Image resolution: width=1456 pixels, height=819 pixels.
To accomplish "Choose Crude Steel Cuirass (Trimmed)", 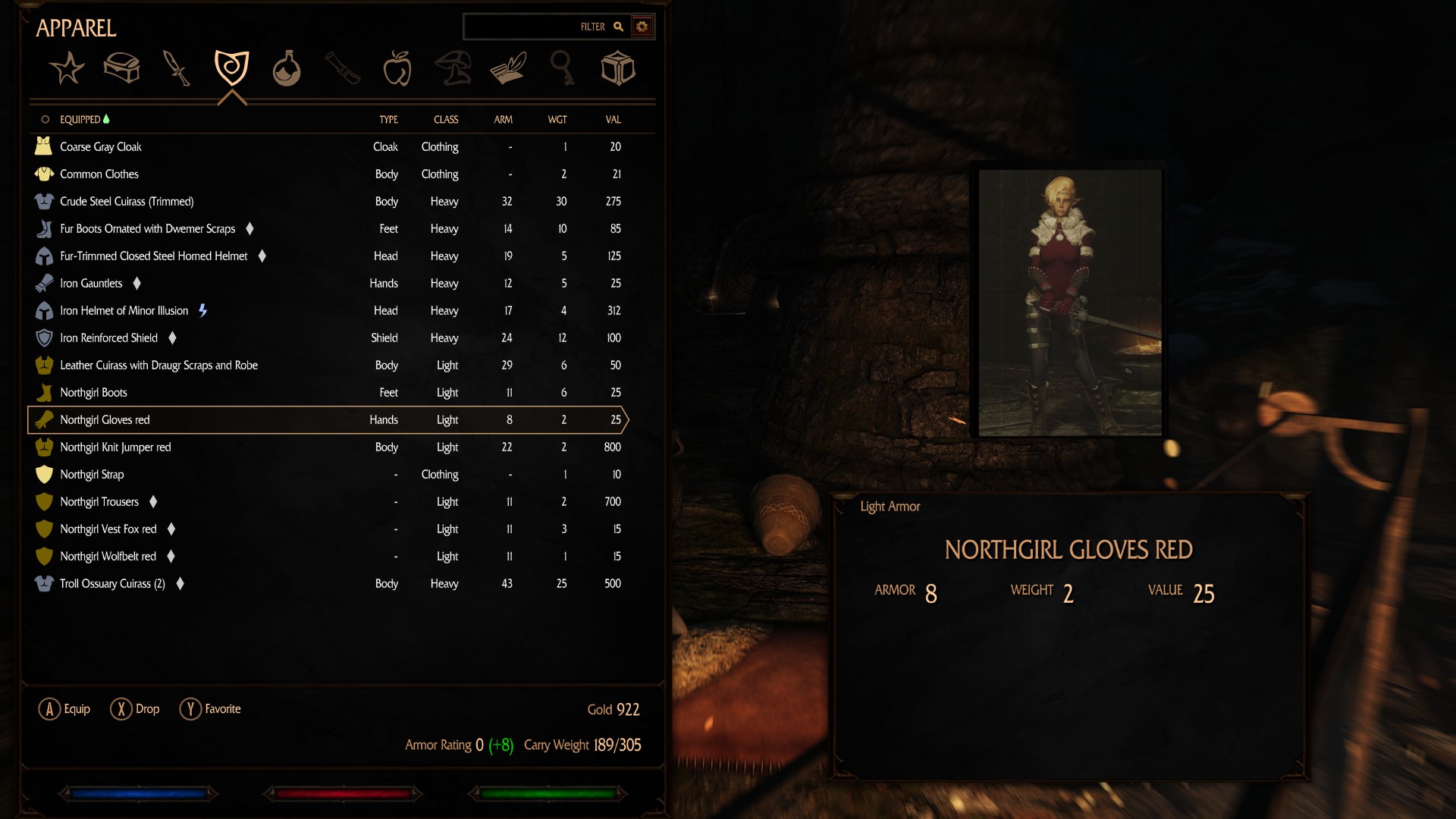I will tap(127, 202).
